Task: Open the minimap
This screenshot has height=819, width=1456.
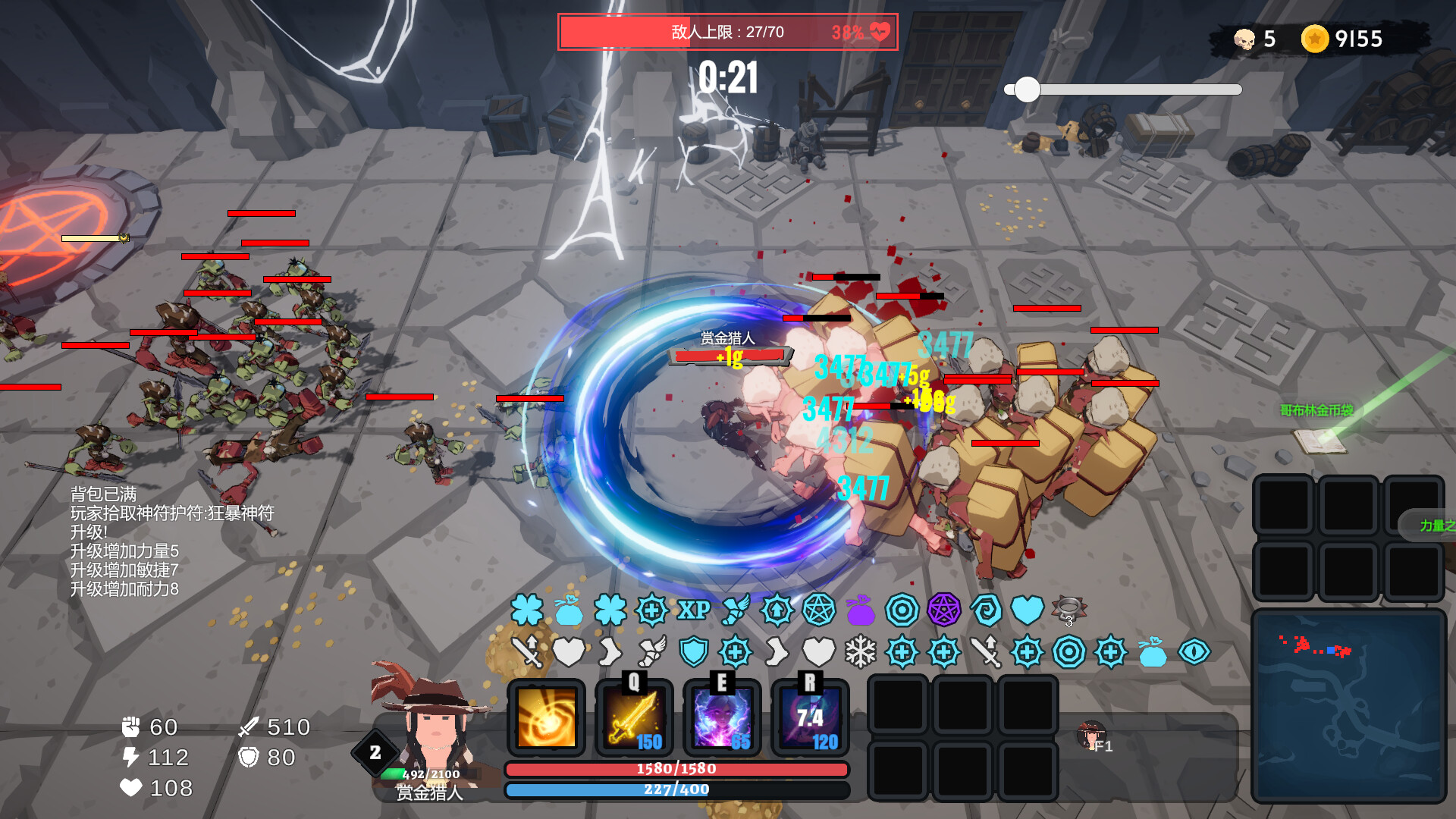Action: 1348,705
